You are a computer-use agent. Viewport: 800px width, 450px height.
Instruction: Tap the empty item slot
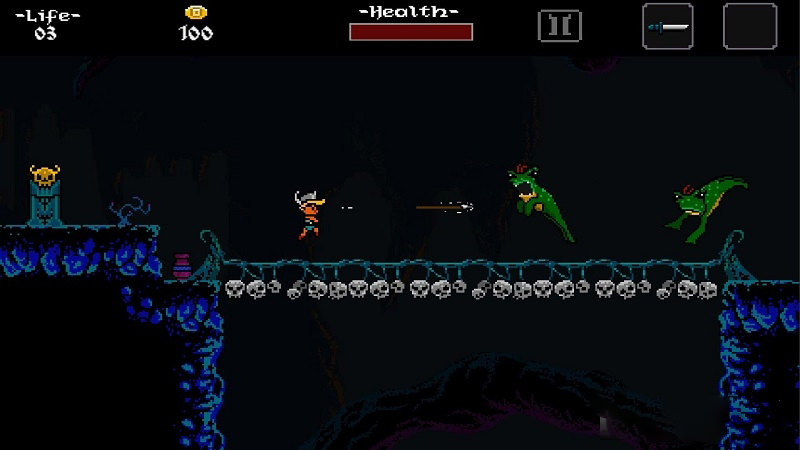749,26
